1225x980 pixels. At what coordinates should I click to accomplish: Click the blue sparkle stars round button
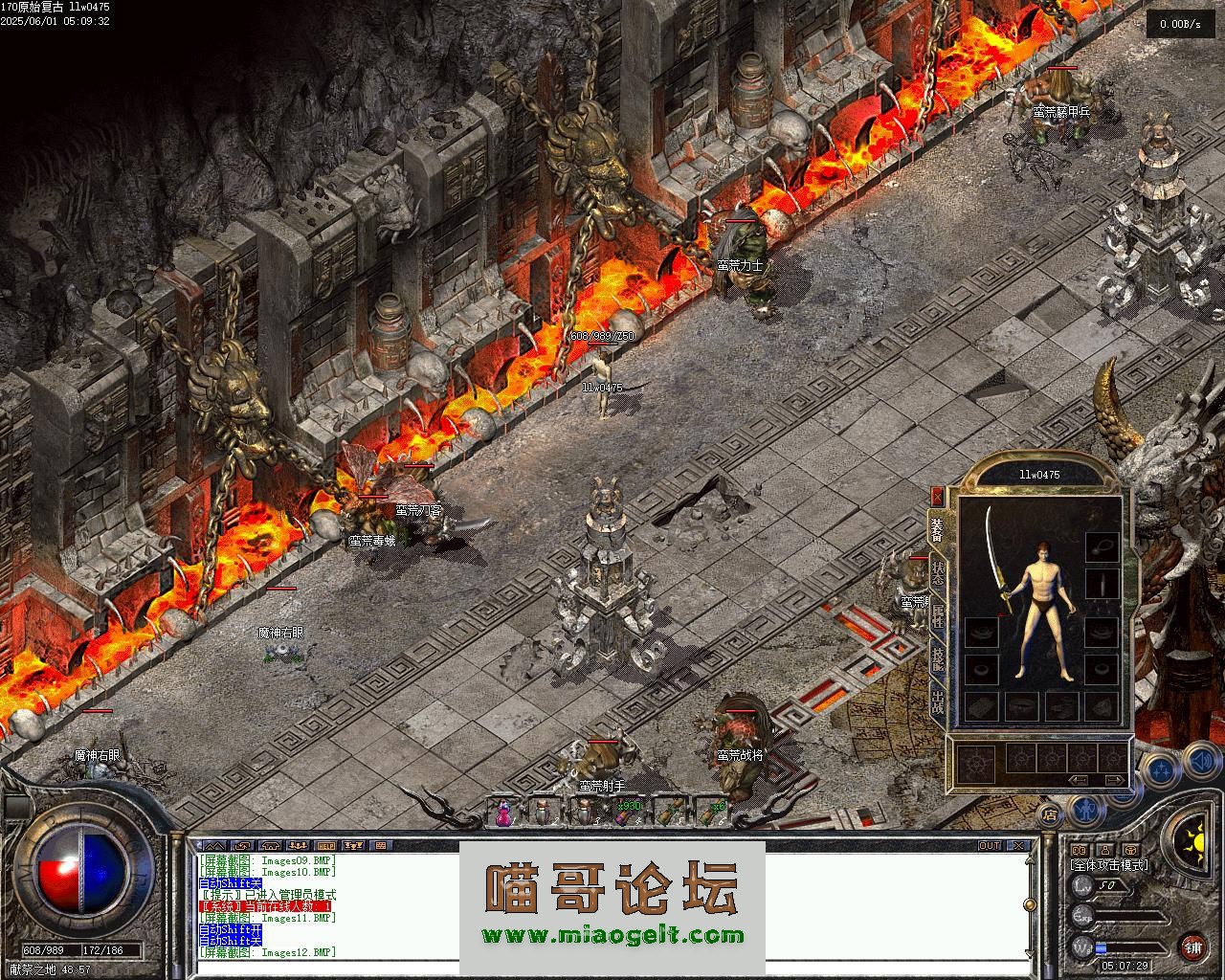click(x=1161, y=769)
